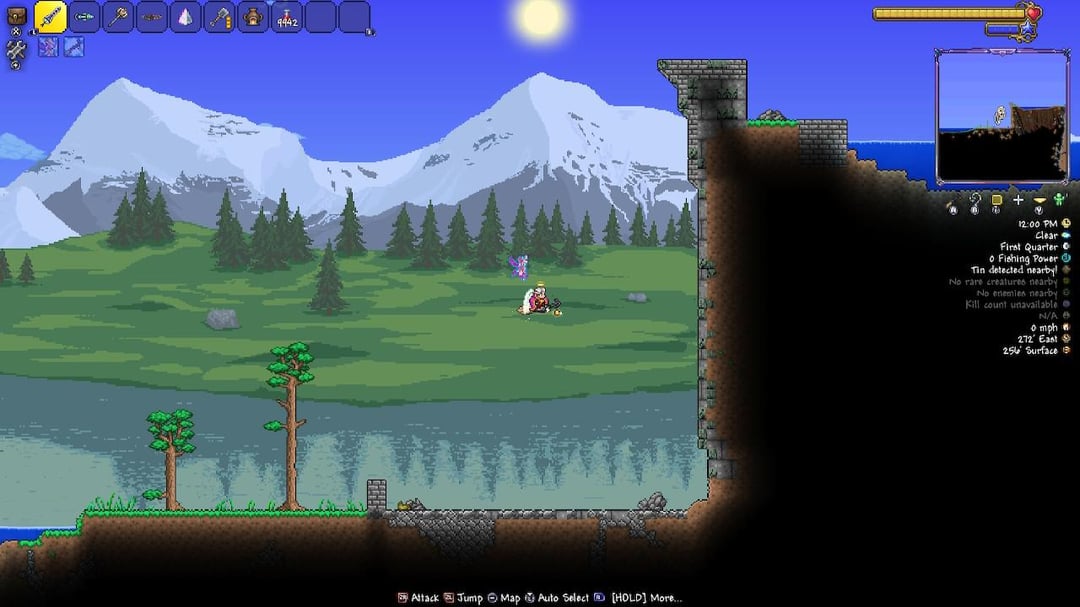Select the highlighted sword hotbar slot

coord(51,17)
